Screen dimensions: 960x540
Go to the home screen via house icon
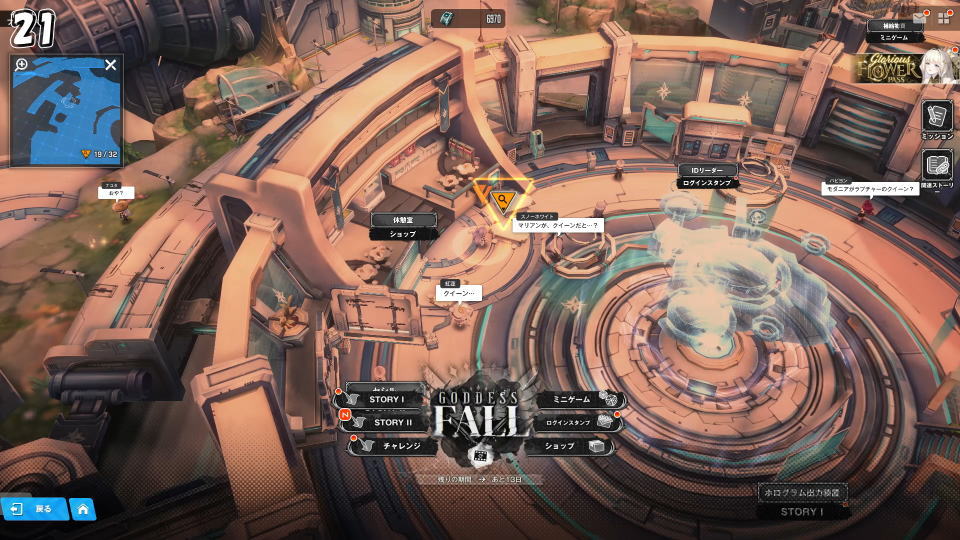pos(82,508)
